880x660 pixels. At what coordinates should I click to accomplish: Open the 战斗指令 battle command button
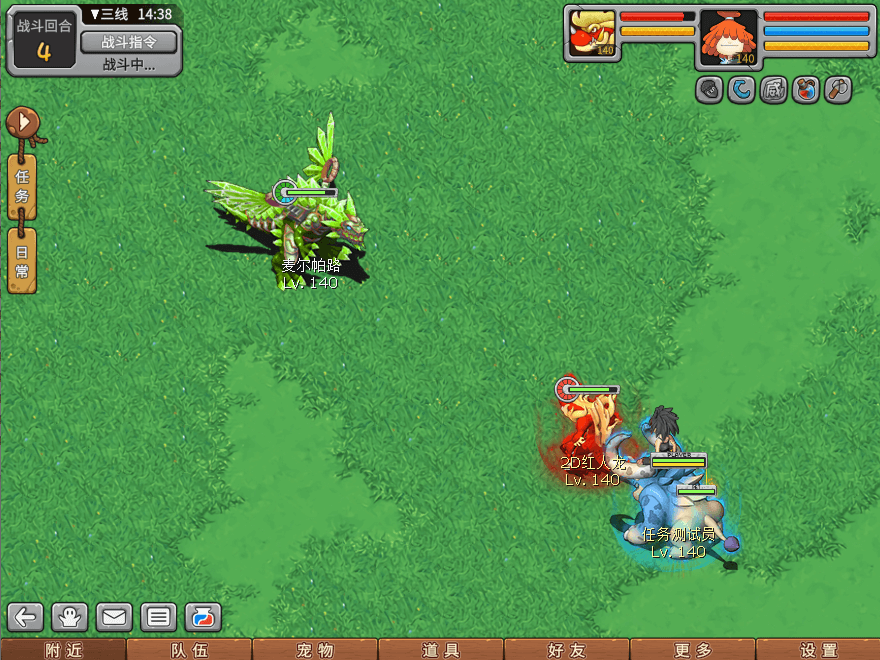coord(128,42)
